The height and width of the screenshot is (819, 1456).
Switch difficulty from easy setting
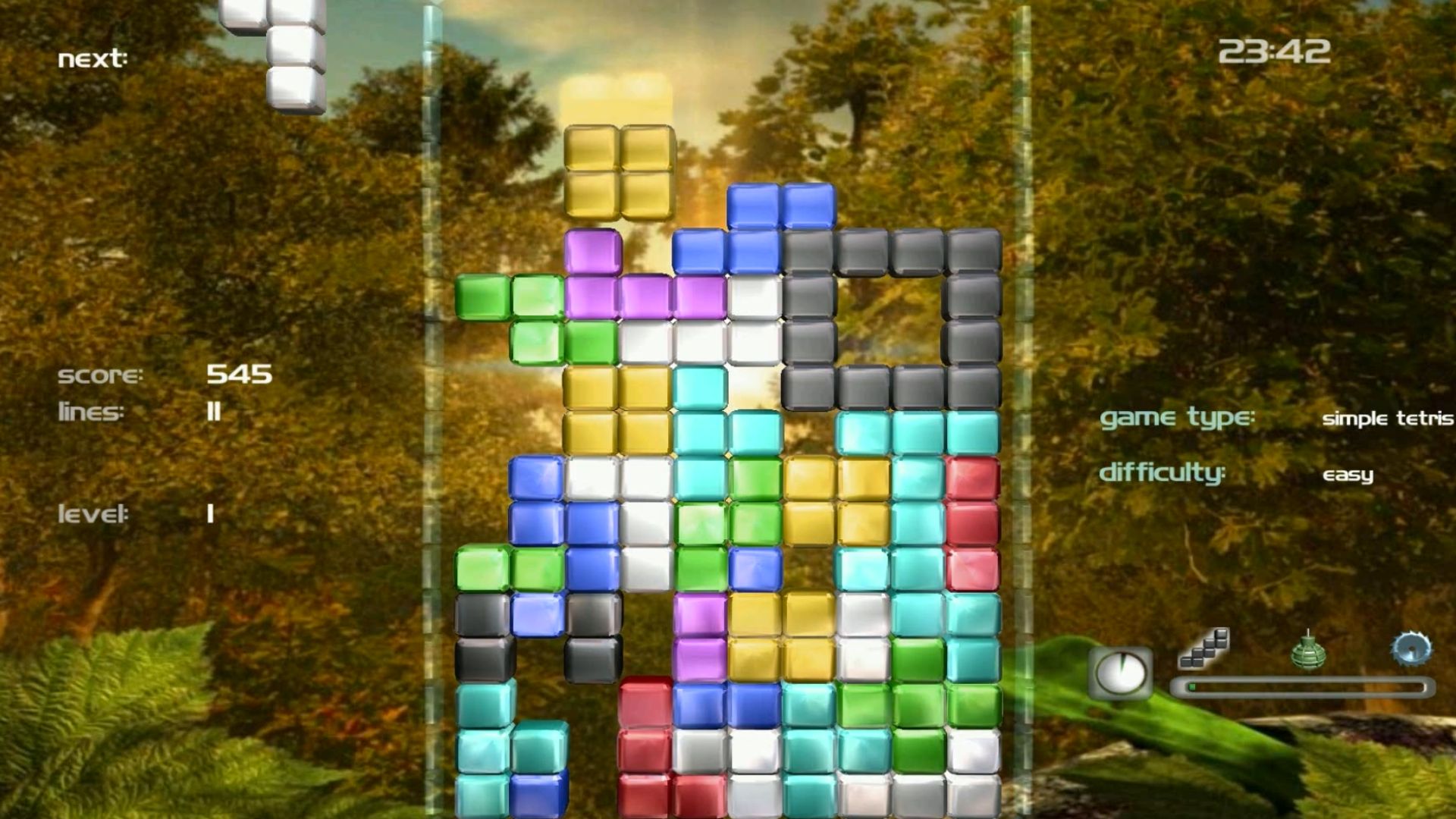click(1350, 474)
